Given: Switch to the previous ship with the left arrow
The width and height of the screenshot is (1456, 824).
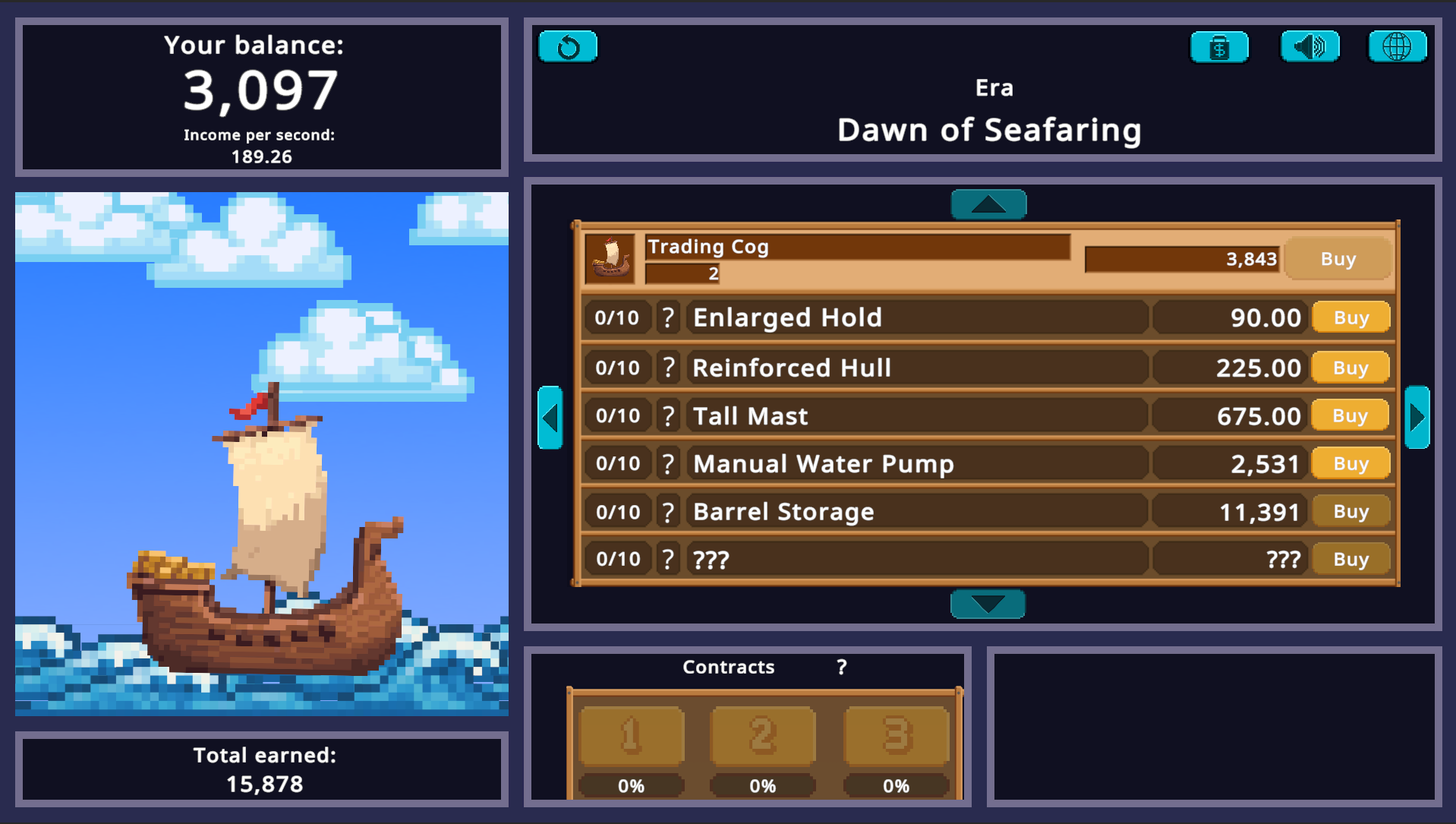Looking at the screenshot, I should pos(550,417).
